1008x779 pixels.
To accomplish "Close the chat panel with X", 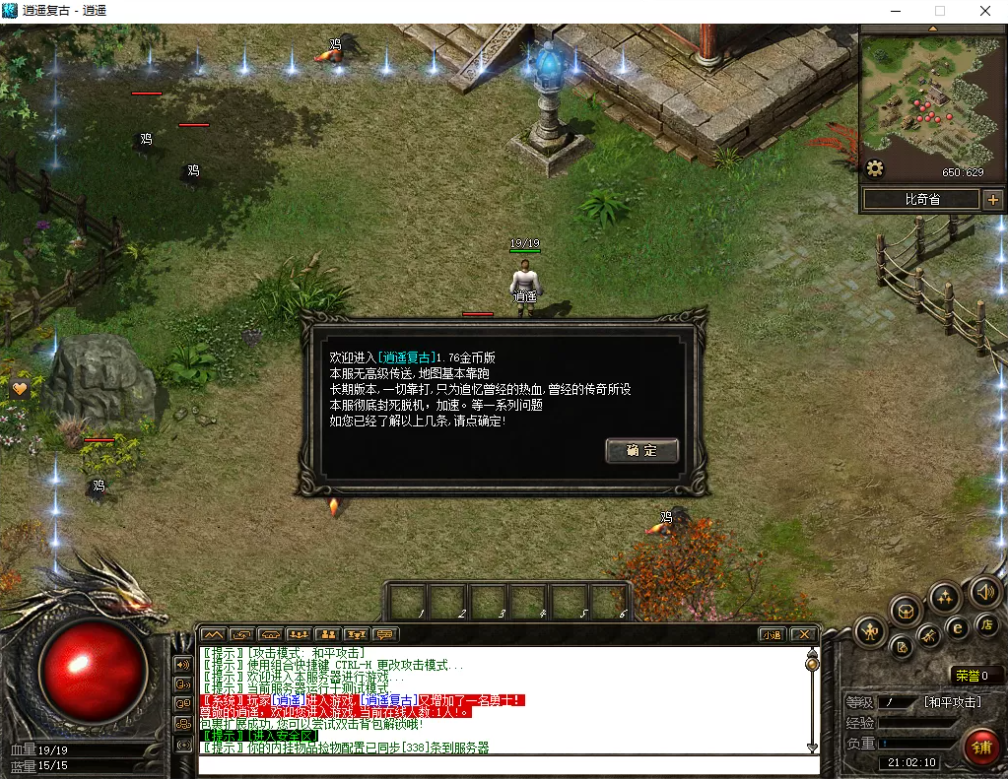I will (802, 634).
